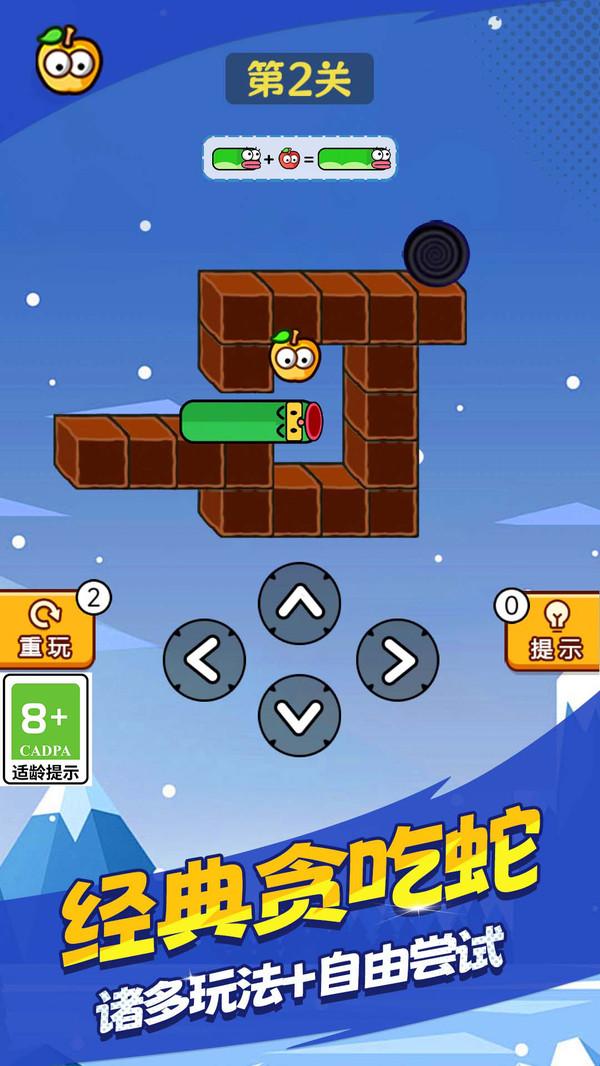600x1066 pixels.
Task: Select the down arrow direction button
Action: pyautogui.click(x=299, y=714)
